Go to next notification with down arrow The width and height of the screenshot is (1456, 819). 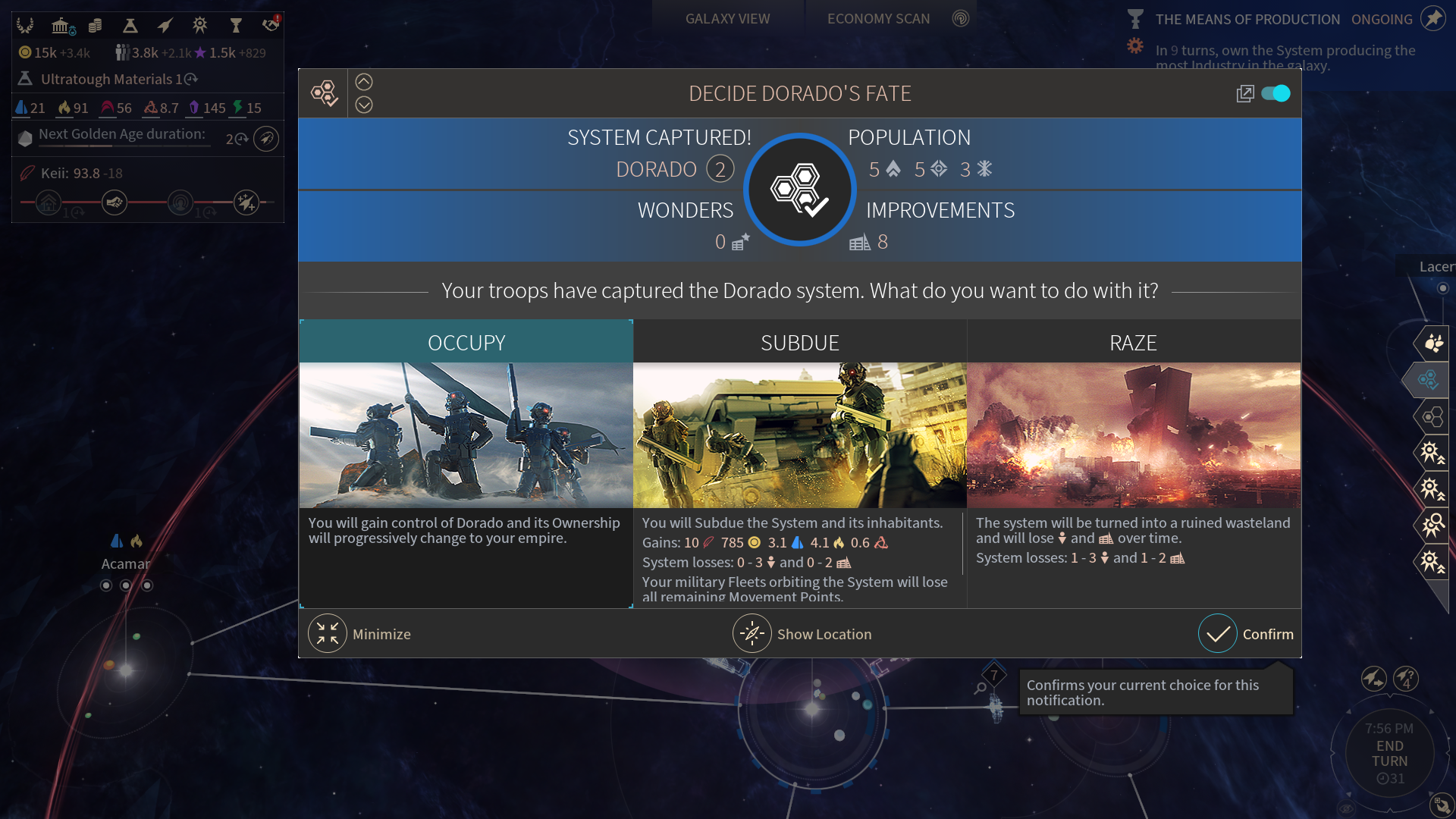coord(364,105)
